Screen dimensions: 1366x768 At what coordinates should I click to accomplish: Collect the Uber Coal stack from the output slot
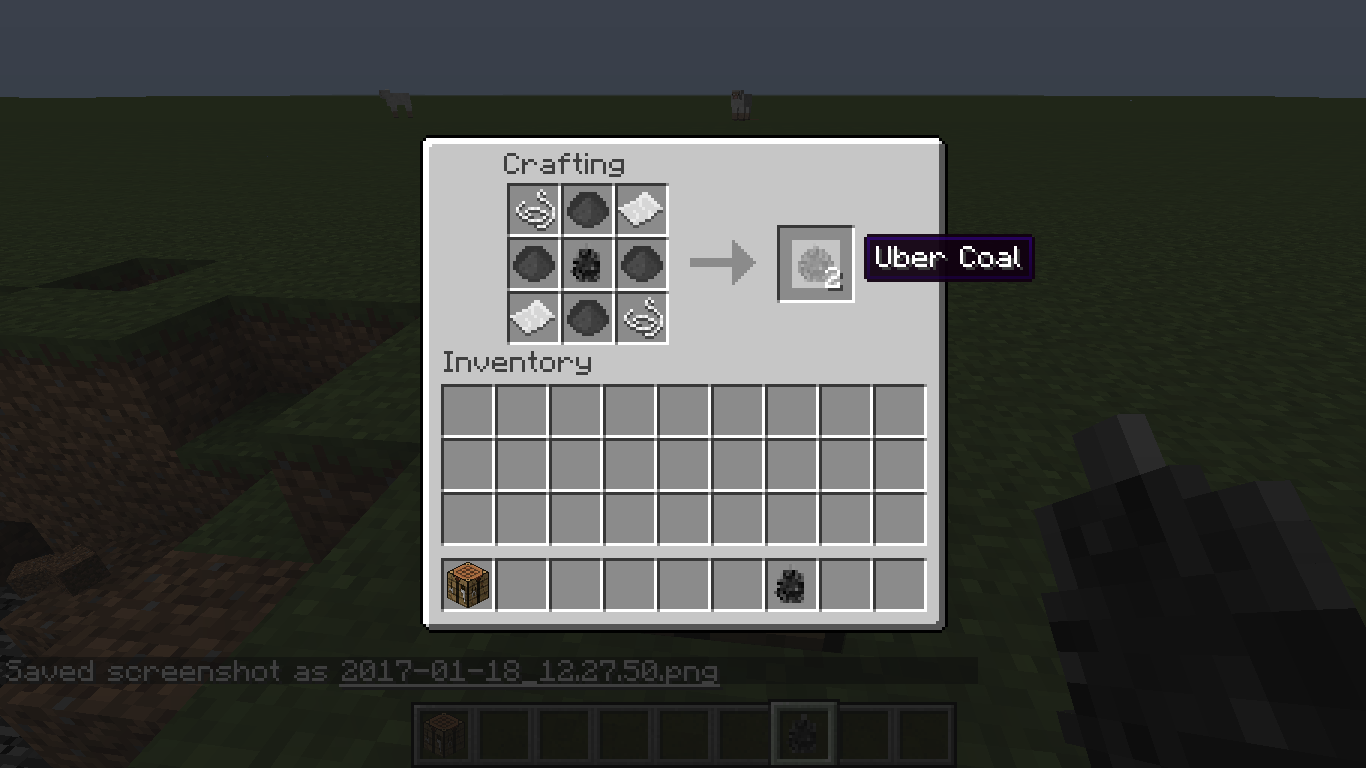[815, 264]
